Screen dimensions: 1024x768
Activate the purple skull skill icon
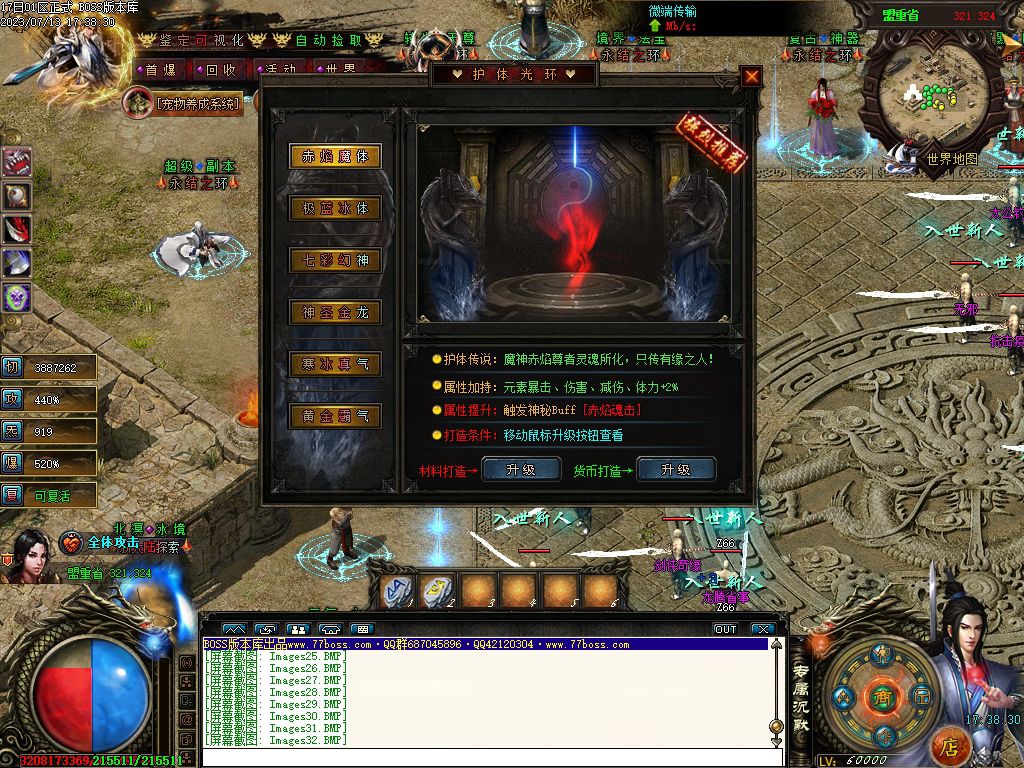pyautogui.click(x=17, y=296)
